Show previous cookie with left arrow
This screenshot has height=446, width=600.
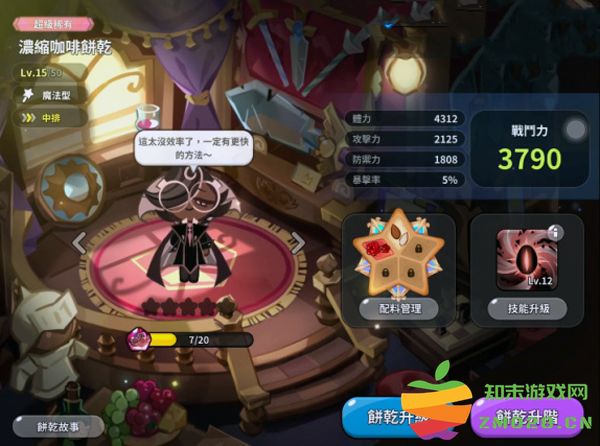(x=80, y=242)
